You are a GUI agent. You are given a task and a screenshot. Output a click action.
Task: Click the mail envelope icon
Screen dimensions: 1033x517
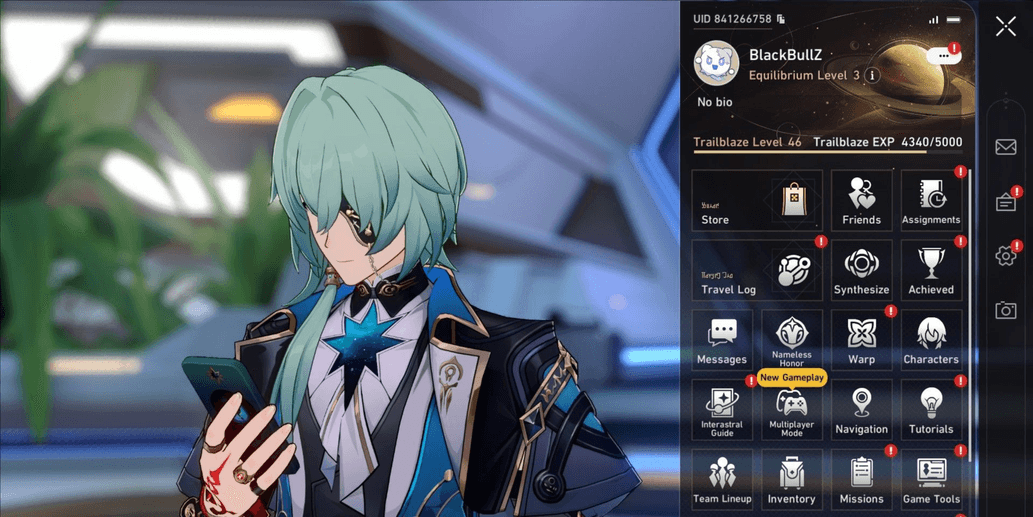point(1006,148)
